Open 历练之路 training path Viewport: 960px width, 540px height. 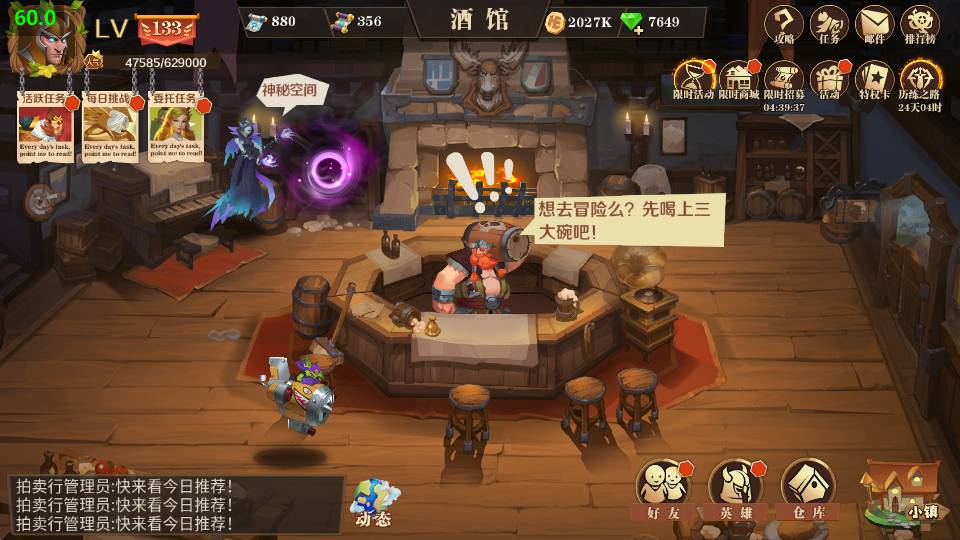click(919, 78)
